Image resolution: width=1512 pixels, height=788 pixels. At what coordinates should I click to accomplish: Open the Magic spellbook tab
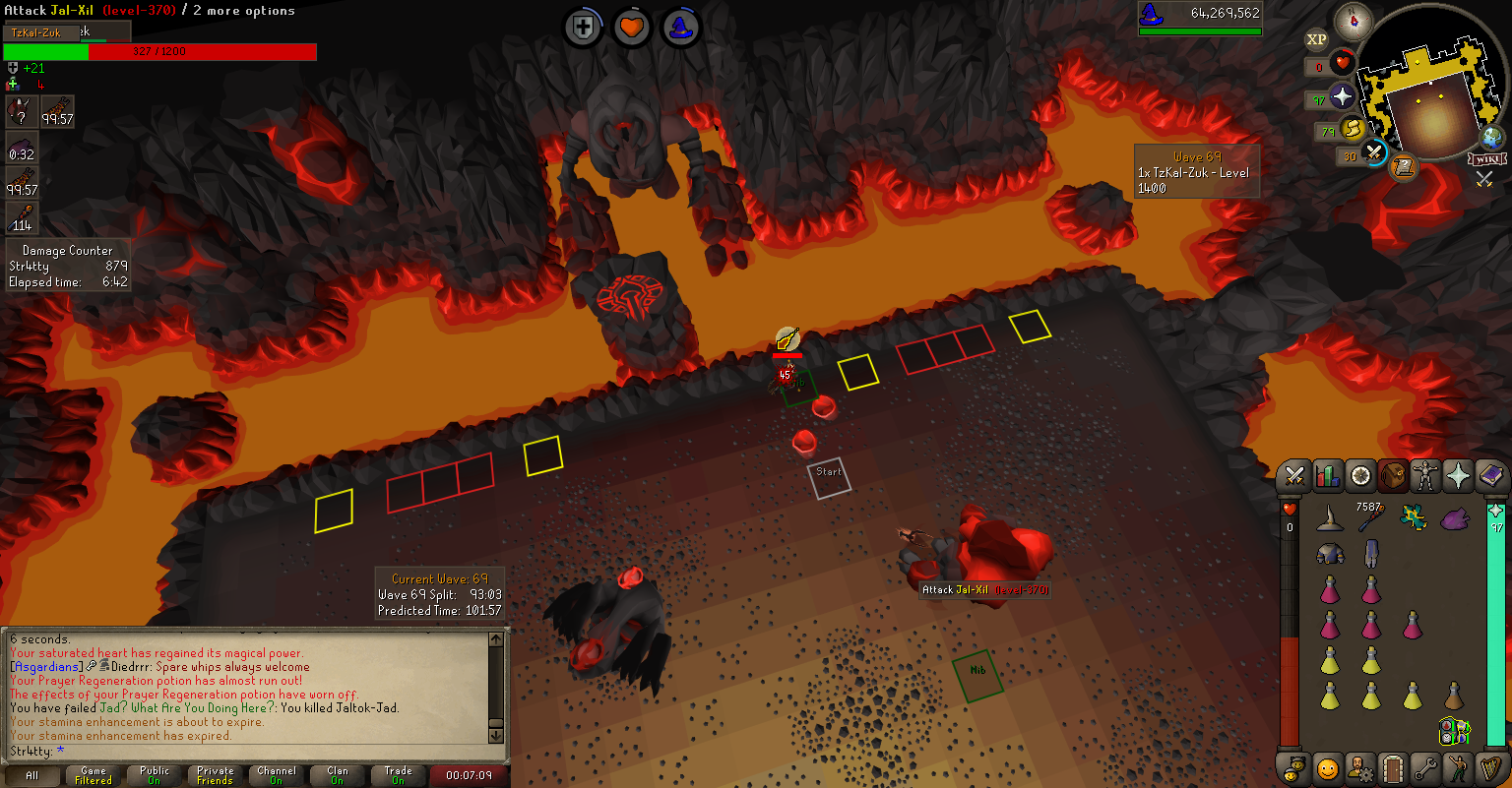point(1490,477)
